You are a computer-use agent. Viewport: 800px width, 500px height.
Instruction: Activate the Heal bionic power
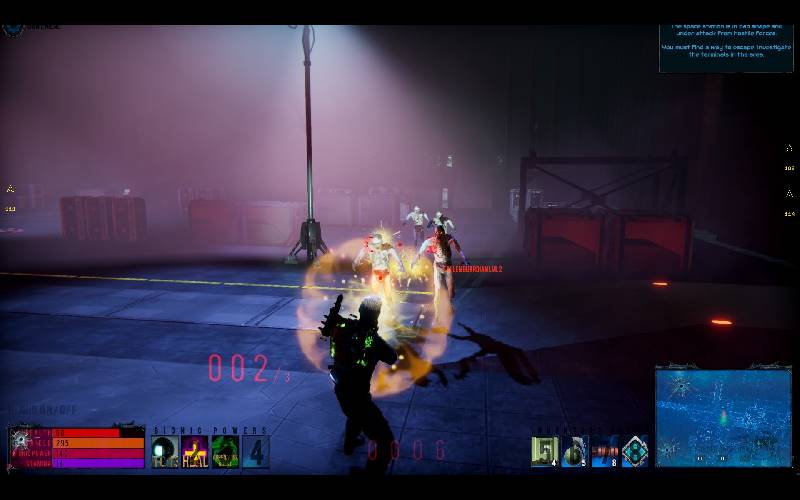click(x=195, y=452)
